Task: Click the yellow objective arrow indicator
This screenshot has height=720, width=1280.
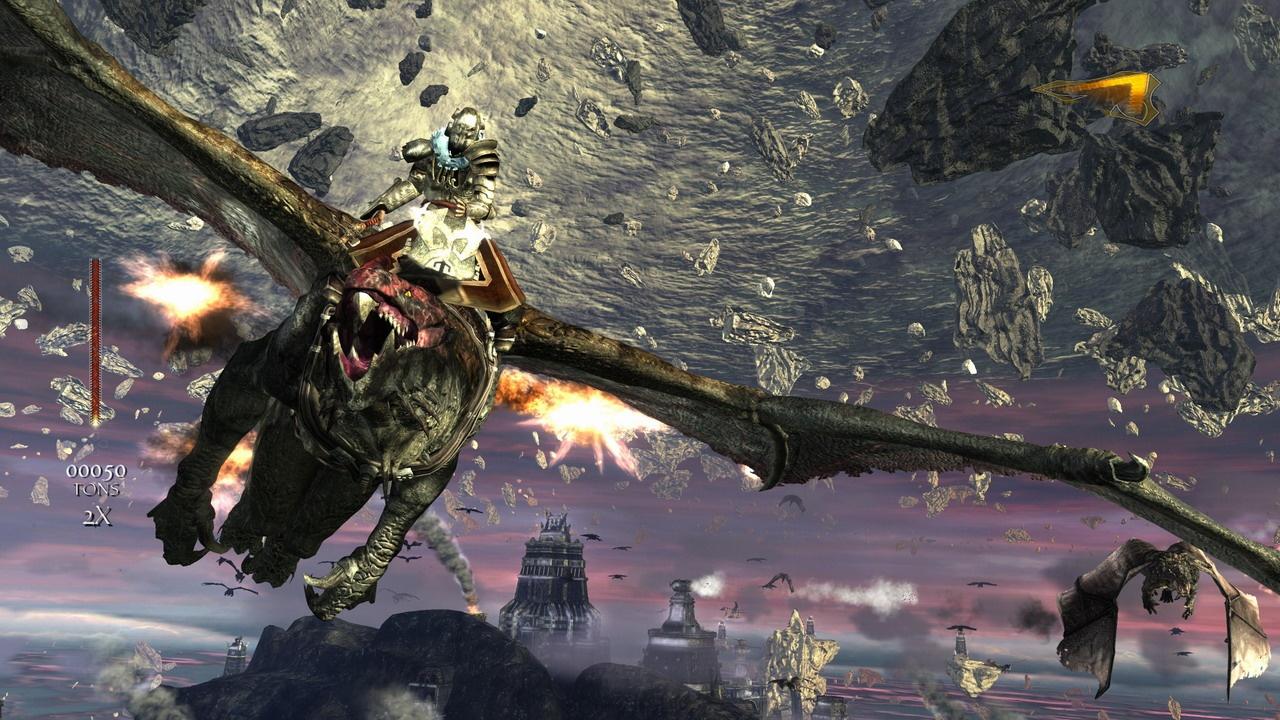Action: pos(1096,95)
